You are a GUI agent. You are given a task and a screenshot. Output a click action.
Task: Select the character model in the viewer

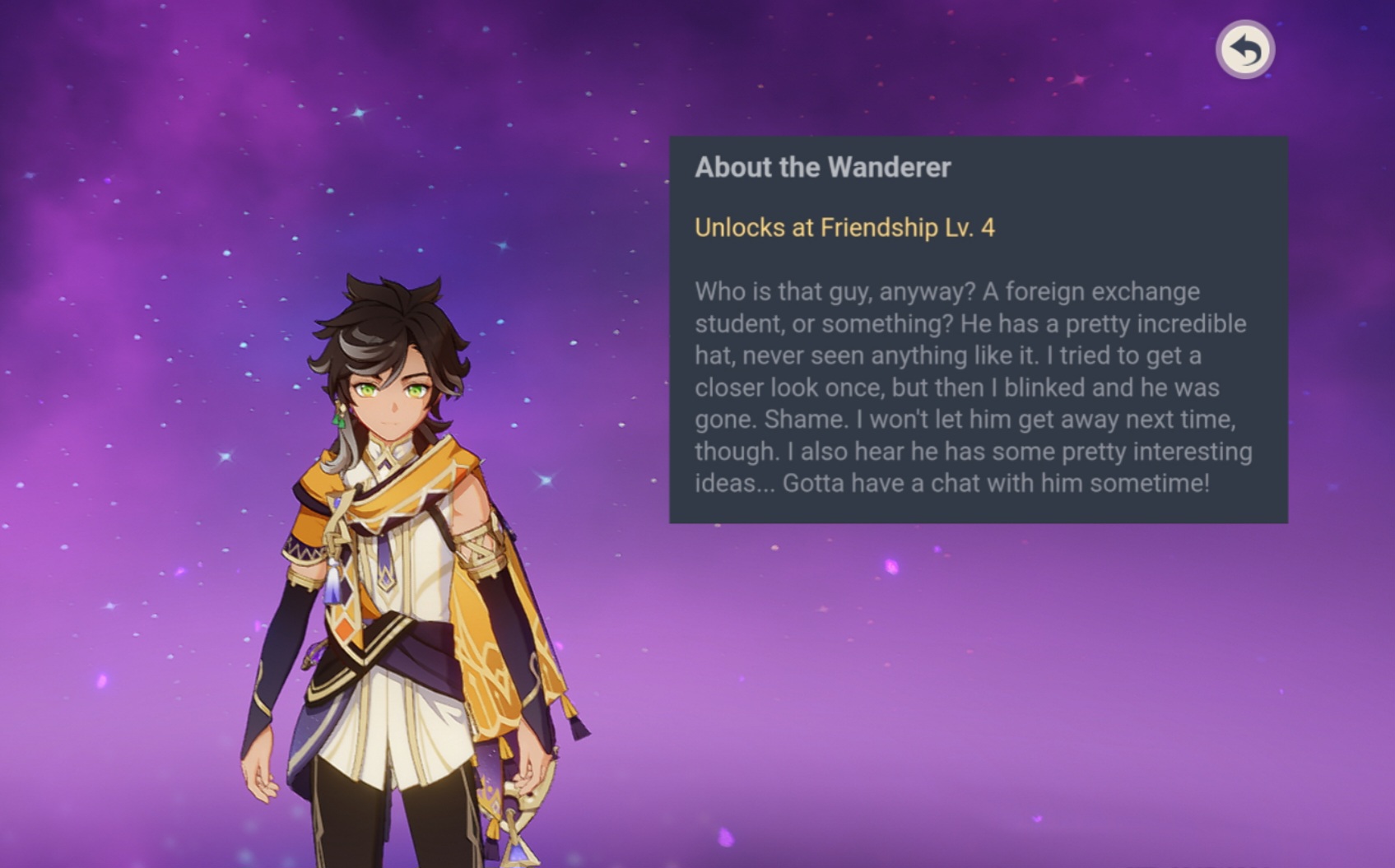click(x=387, y=576)
